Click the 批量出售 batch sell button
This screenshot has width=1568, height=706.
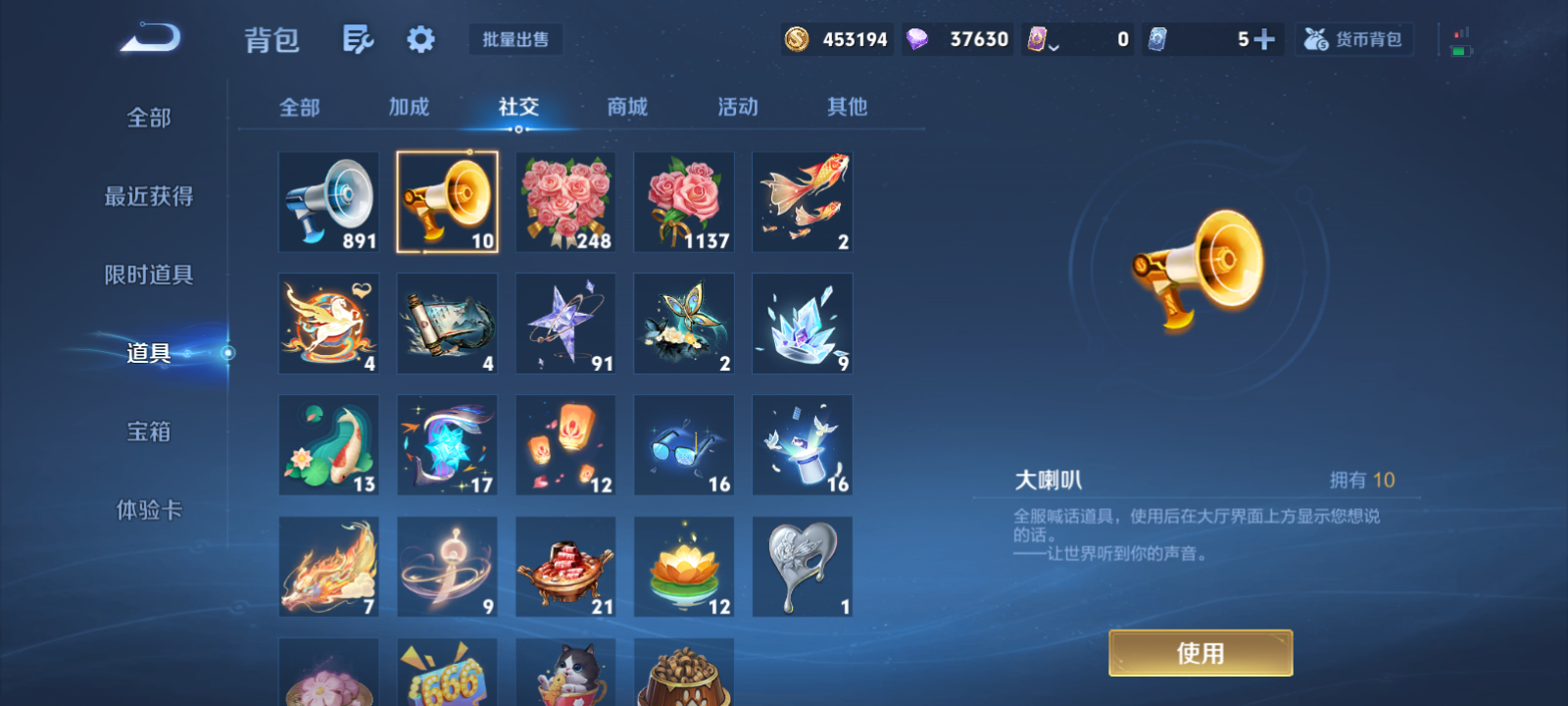point(515,38)
